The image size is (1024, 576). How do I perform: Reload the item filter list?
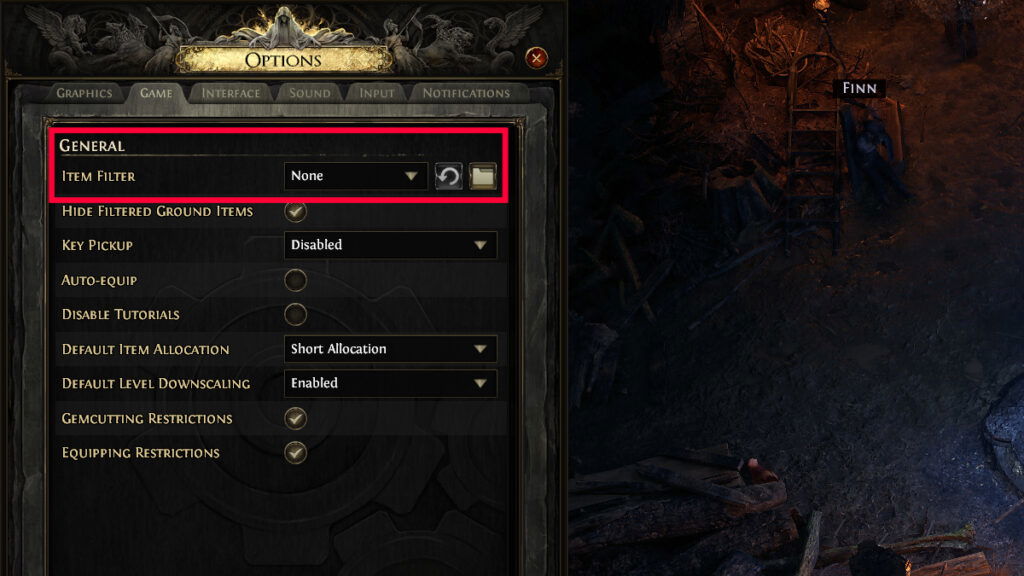449,177
